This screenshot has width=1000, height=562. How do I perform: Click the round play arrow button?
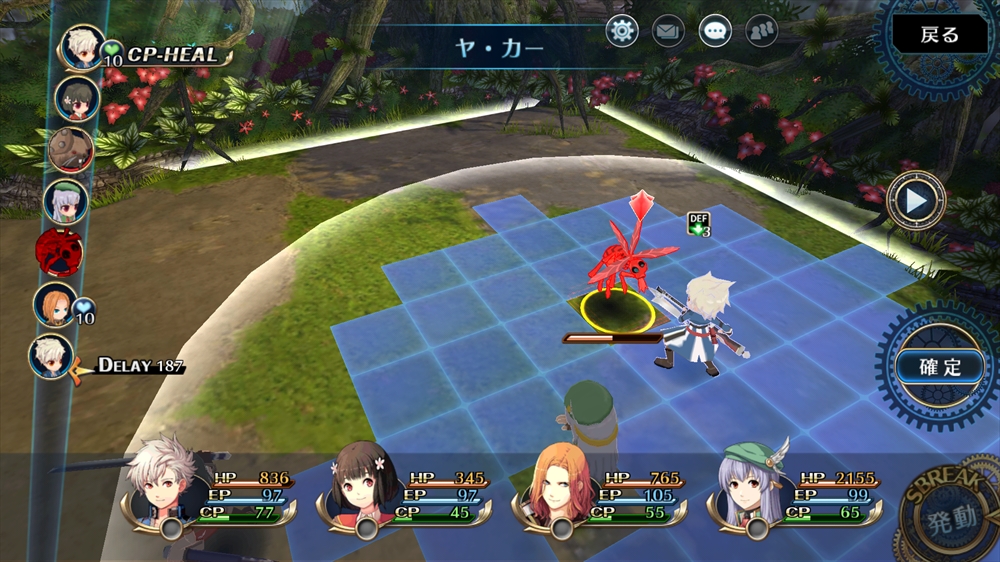pos(916,200)
